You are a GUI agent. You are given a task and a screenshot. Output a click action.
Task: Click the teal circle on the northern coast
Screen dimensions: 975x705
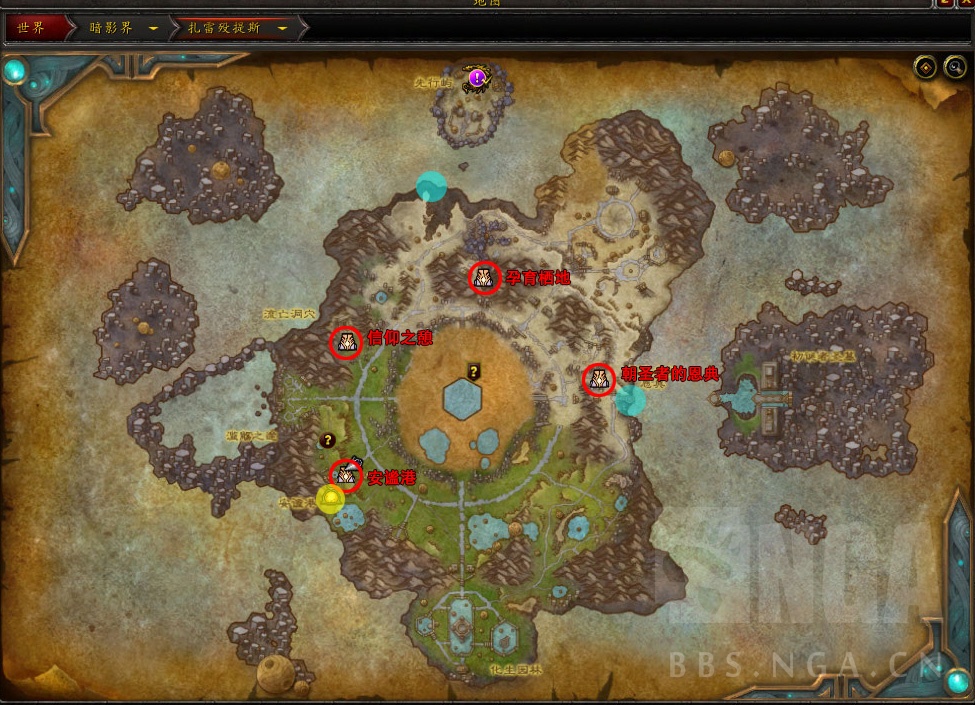(x=431, y=186)
